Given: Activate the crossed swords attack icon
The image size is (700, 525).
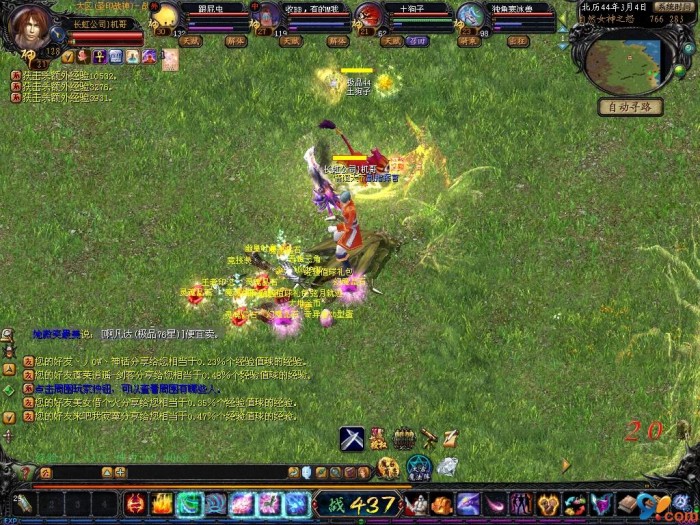Looking at the screenshot, I should pyautogui.click(x=351, y=438).
